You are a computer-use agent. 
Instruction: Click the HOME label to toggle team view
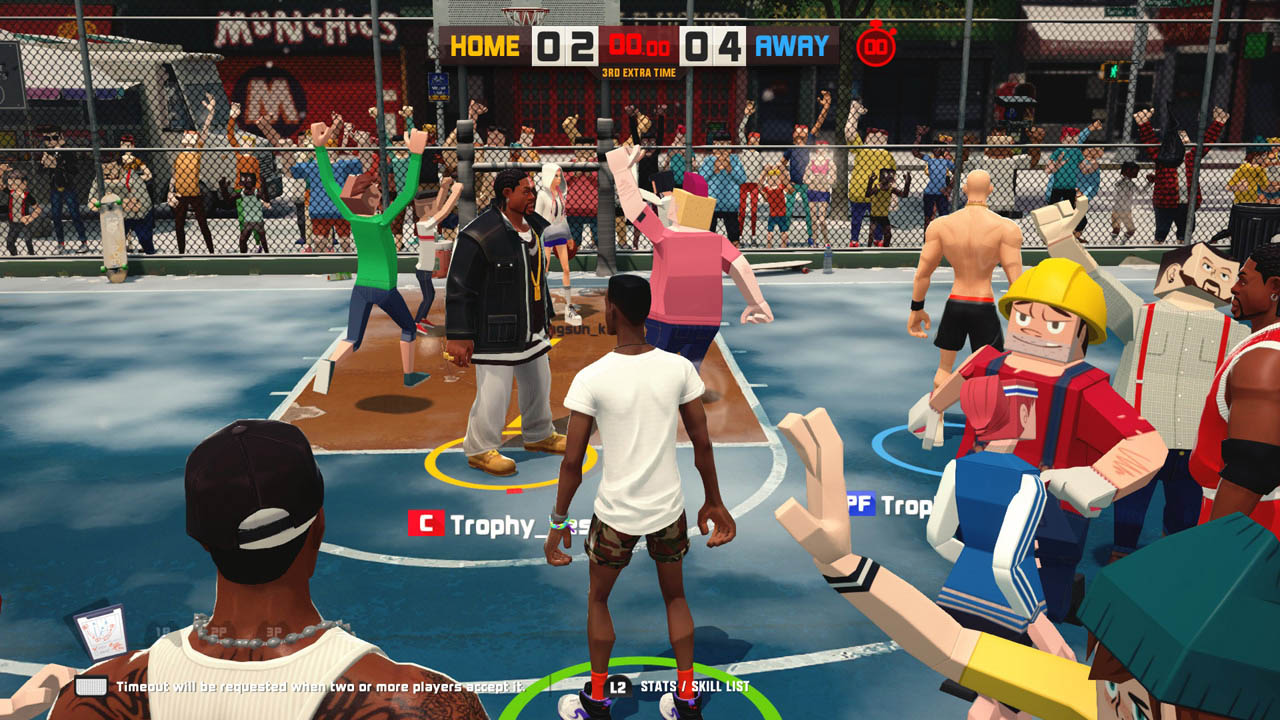click(483, 43)
